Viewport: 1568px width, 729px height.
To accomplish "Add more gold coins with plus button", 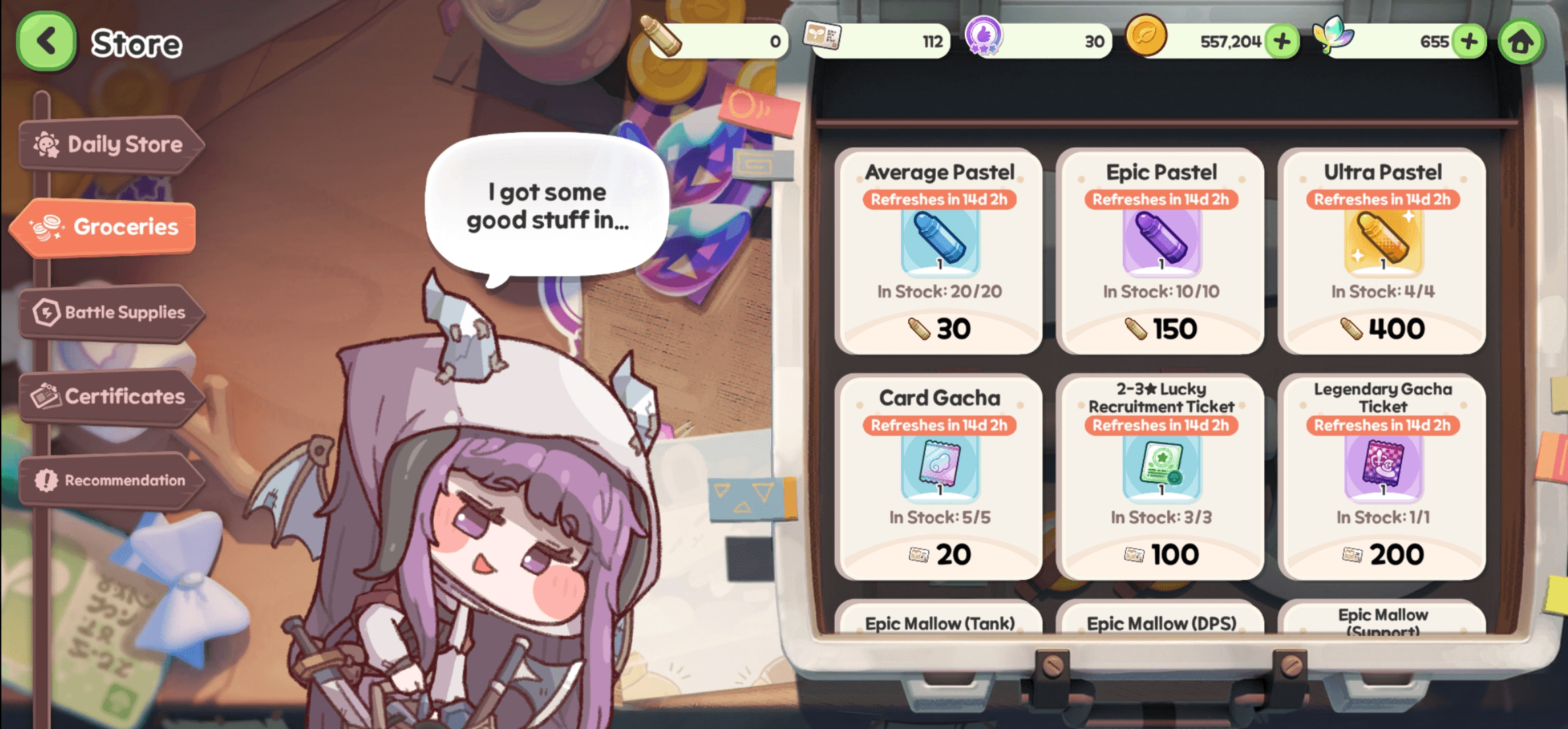I will 1282,42.
